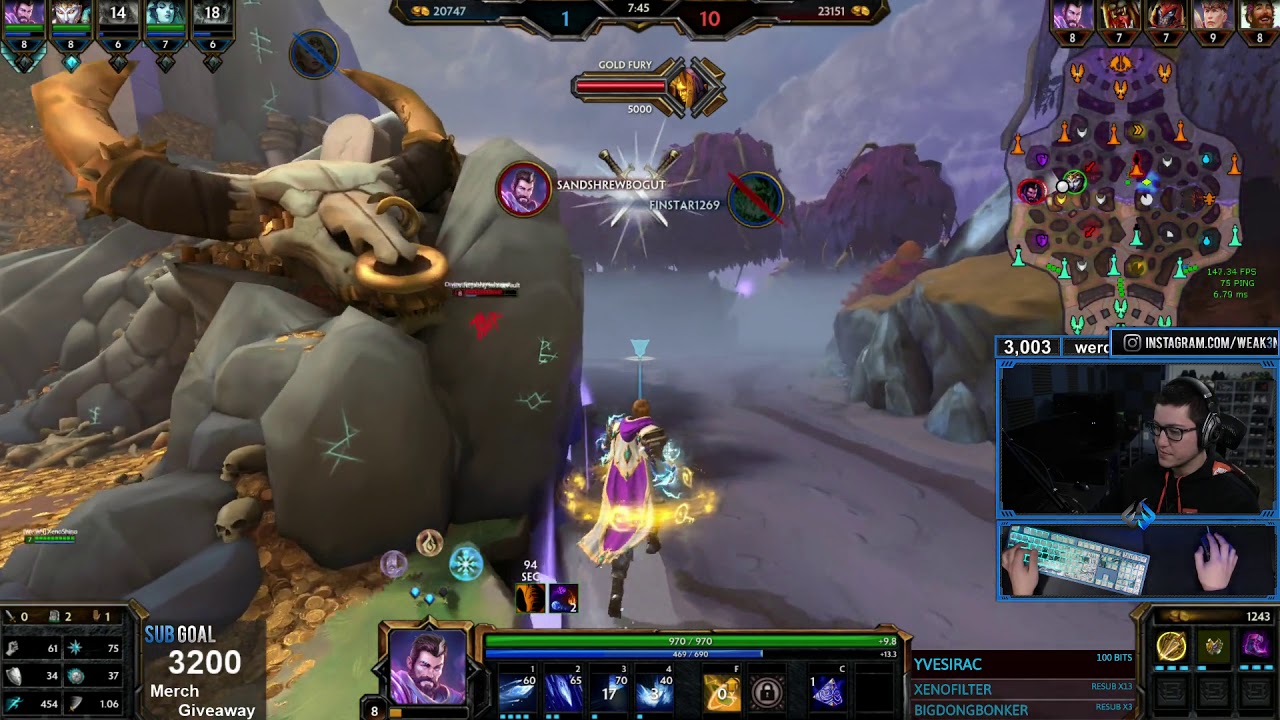Select the masked ally's portrait in the team bar
The width and height of the screenshot is (1280, 720).
click(71, 16)
